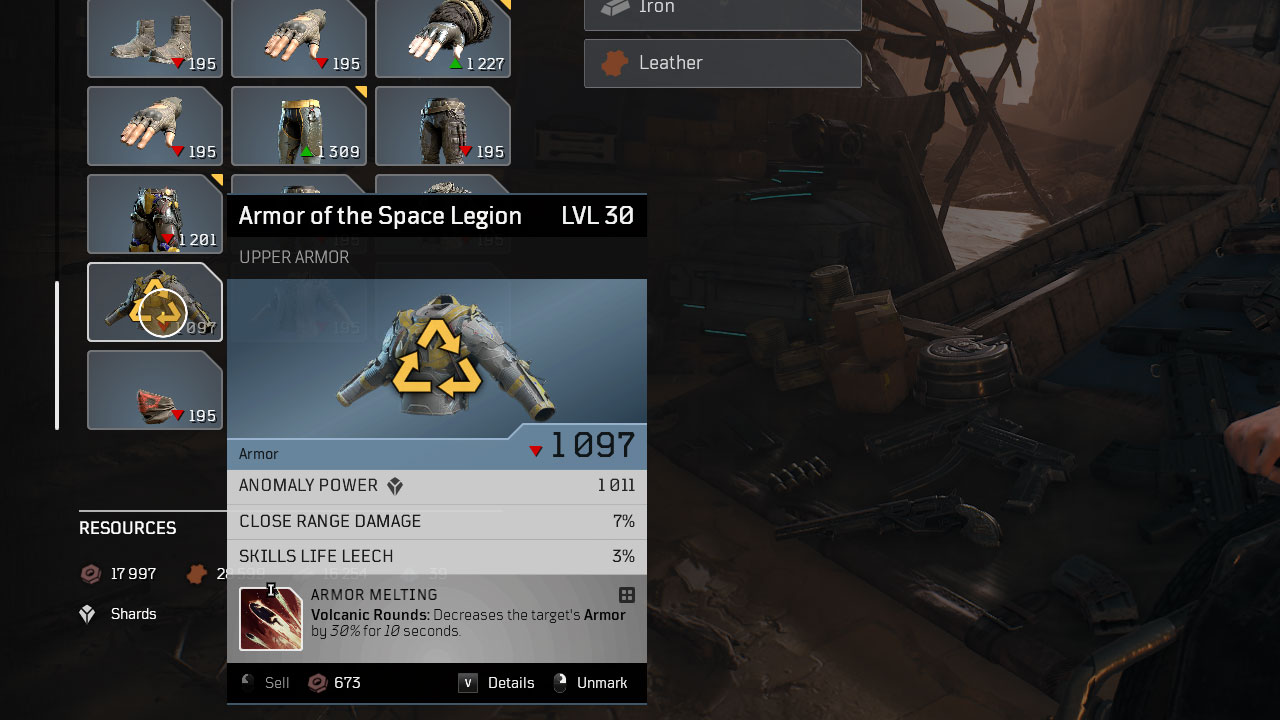The image size is (1280, 720).
Task: Select the yellow armor piece rated 1 201
Action: click(154, 214)
